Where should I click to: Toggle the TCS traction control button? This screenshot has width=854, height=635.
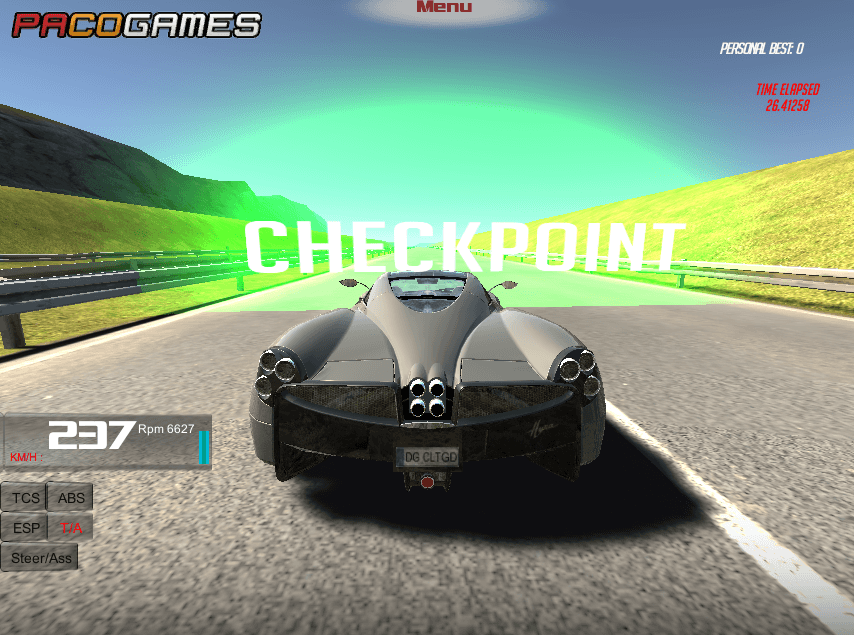[26, 498]
